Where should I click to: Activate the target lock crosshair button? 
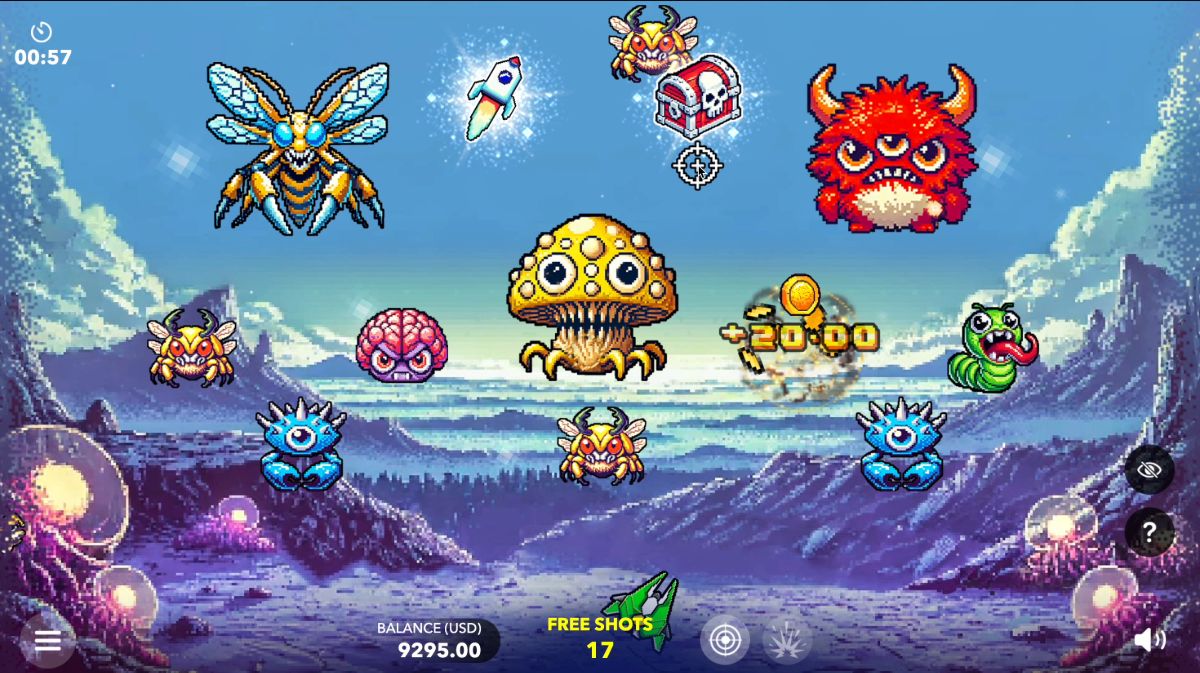tap(725, 640)
